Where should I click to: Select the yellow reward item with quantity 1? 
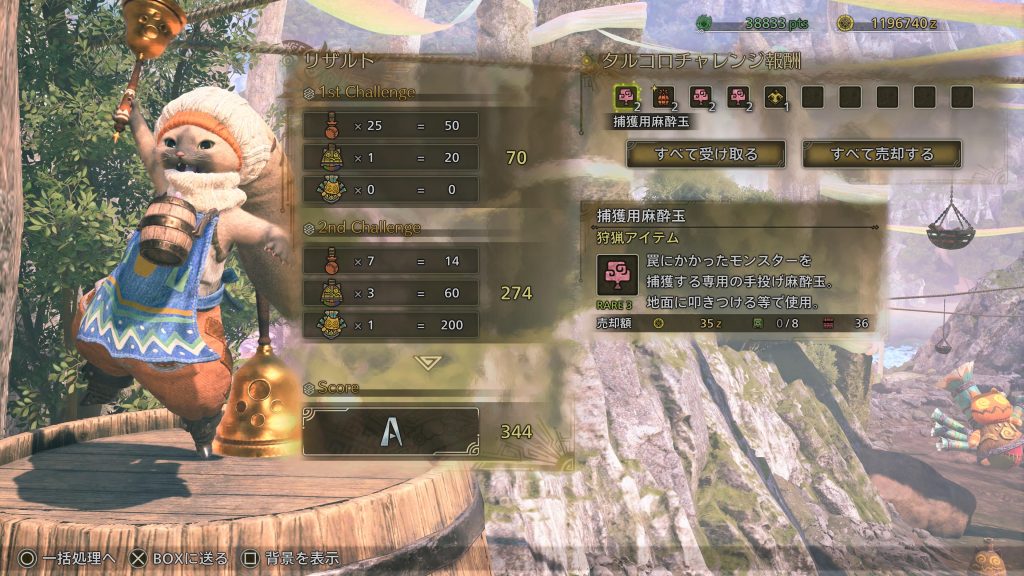click(775, 97)
